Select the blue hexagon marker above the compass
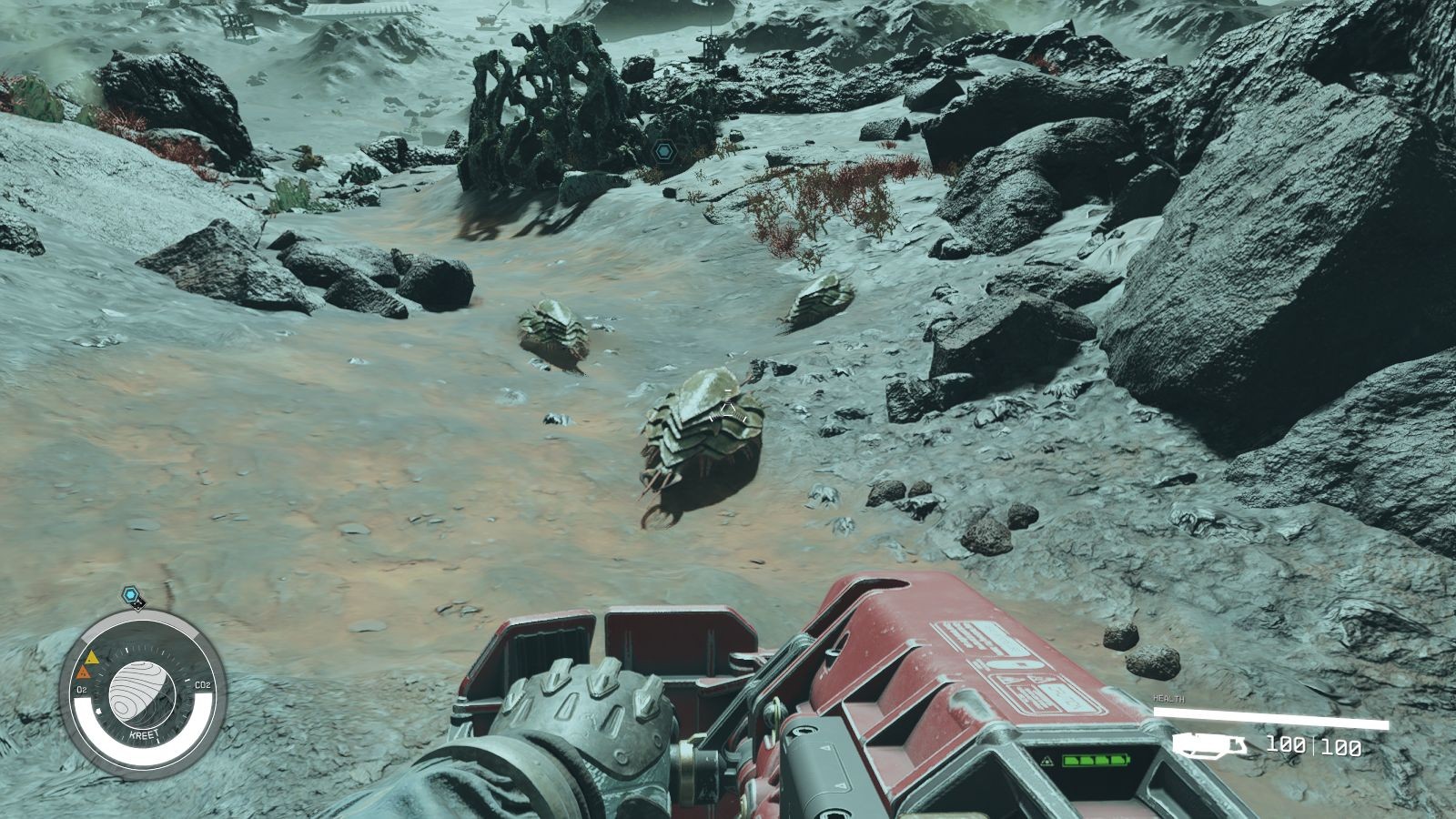The height and width of the screenshot is (819, 1456). [x=132, y=596]
